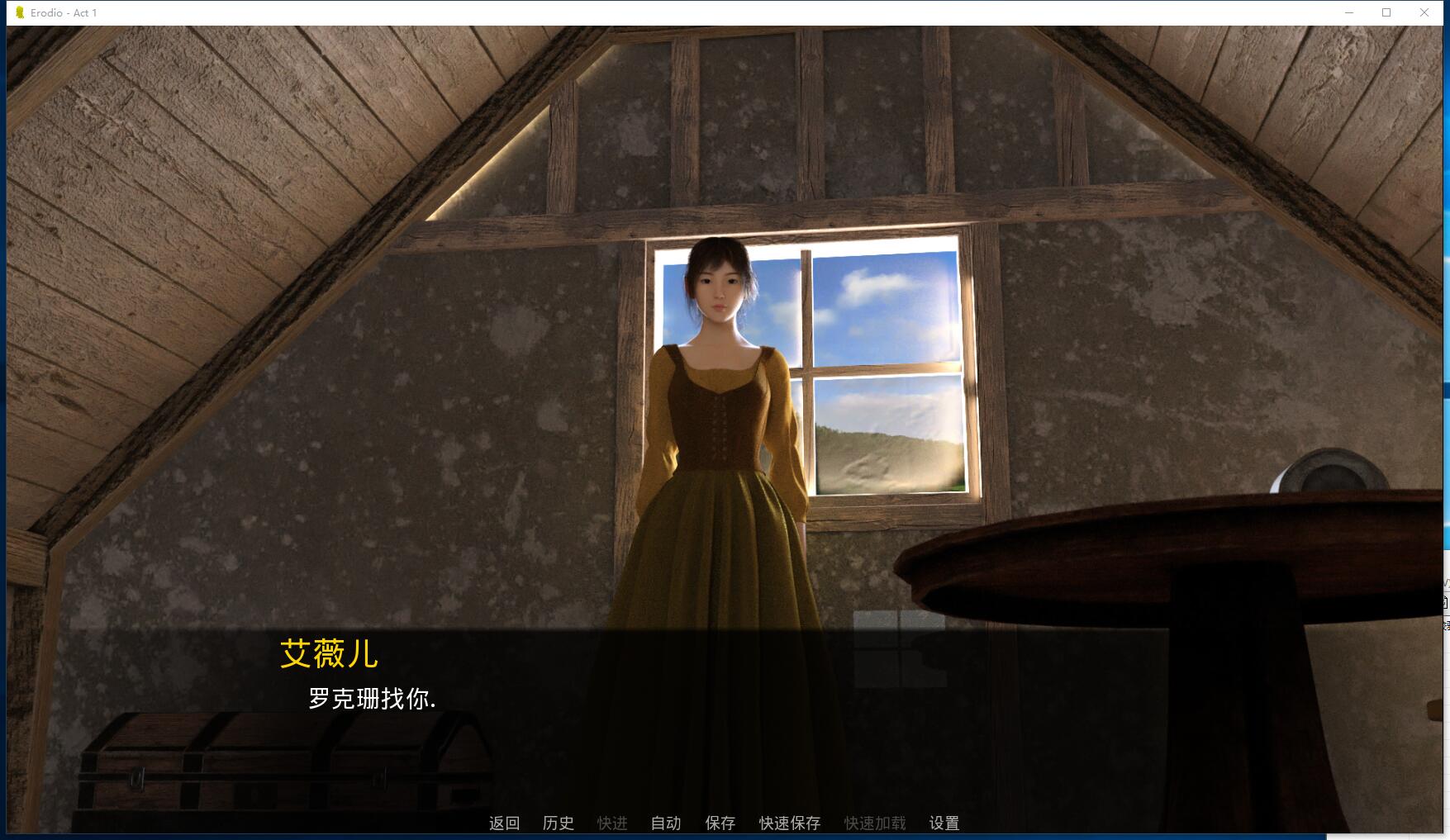Click 快速保存 to quick save
Image resolution: width=1450 pixels, height=840 pixels.
point(789,823)
